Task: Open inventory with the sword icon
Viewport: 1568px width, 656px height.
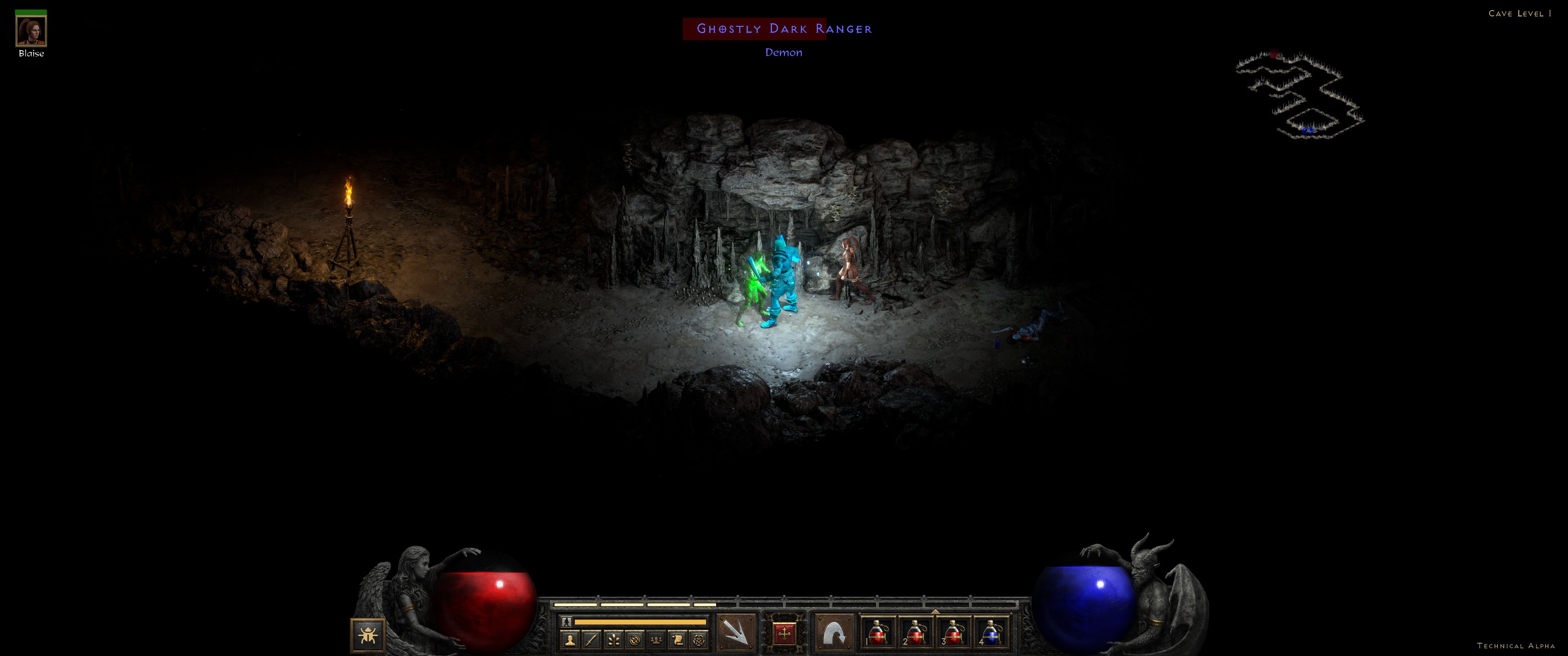Action: coord(592,640)
